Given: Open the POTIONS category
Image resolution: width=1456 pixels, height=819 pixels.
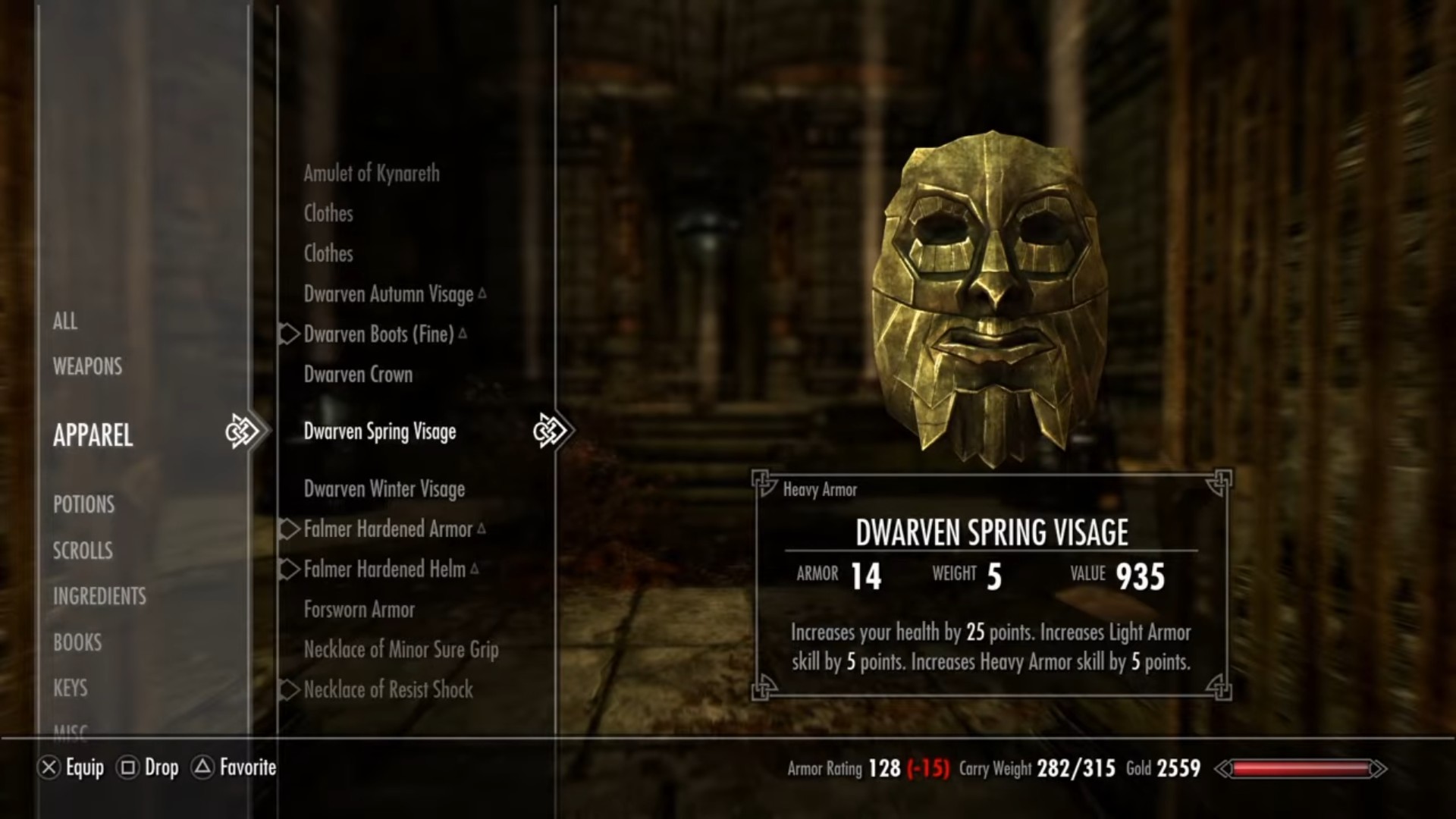Looking at the screenshot, I should (83, 505).
